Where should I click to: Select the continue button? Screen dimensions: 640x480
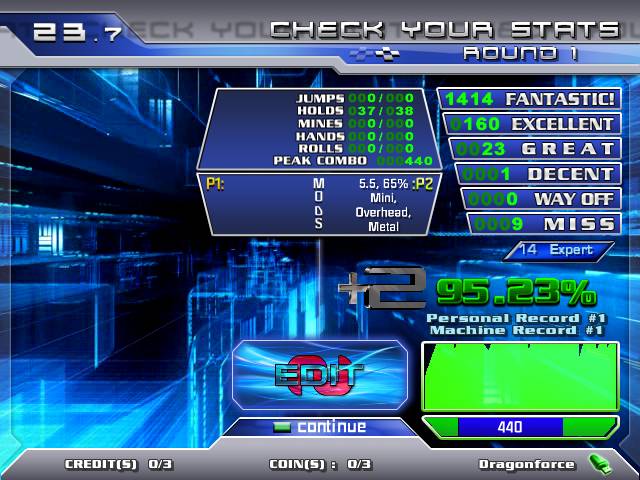click(x=319, y=427)
